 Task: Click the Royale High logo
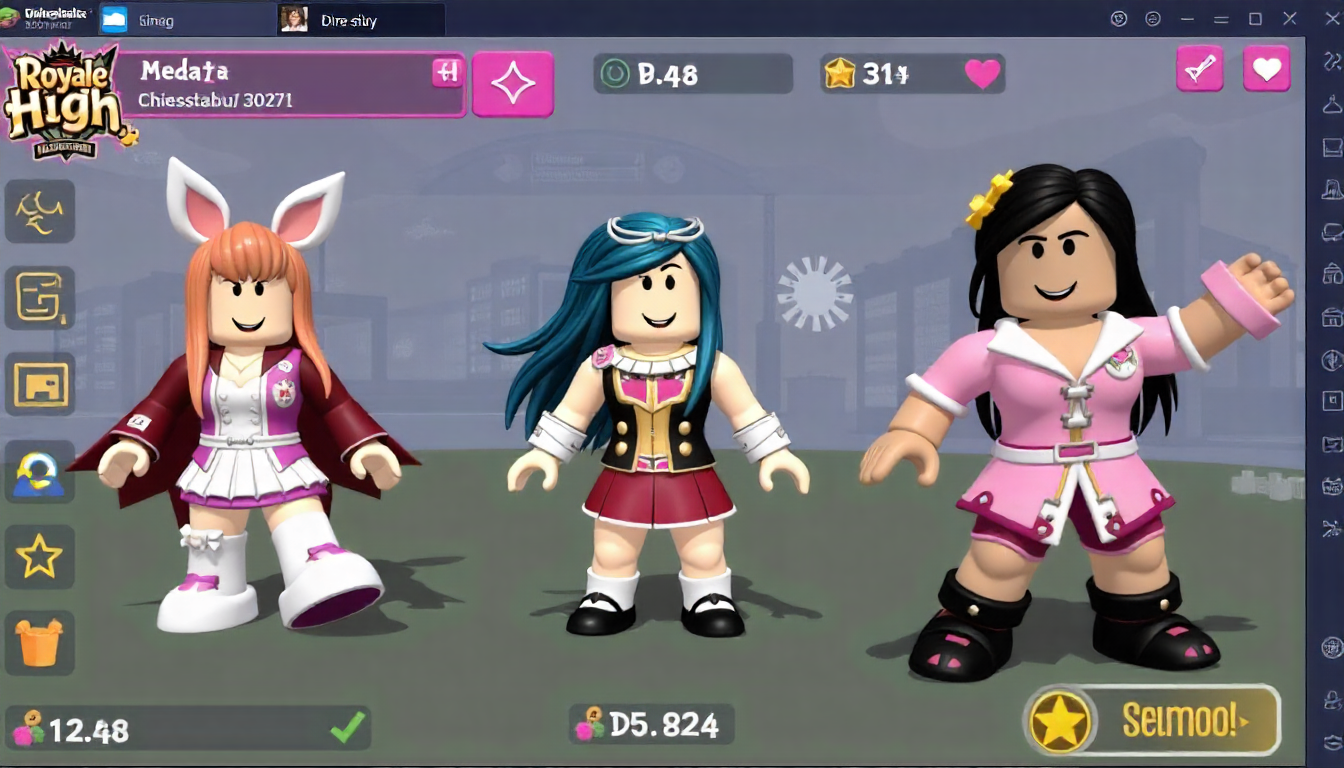click(x=65, y=100)
